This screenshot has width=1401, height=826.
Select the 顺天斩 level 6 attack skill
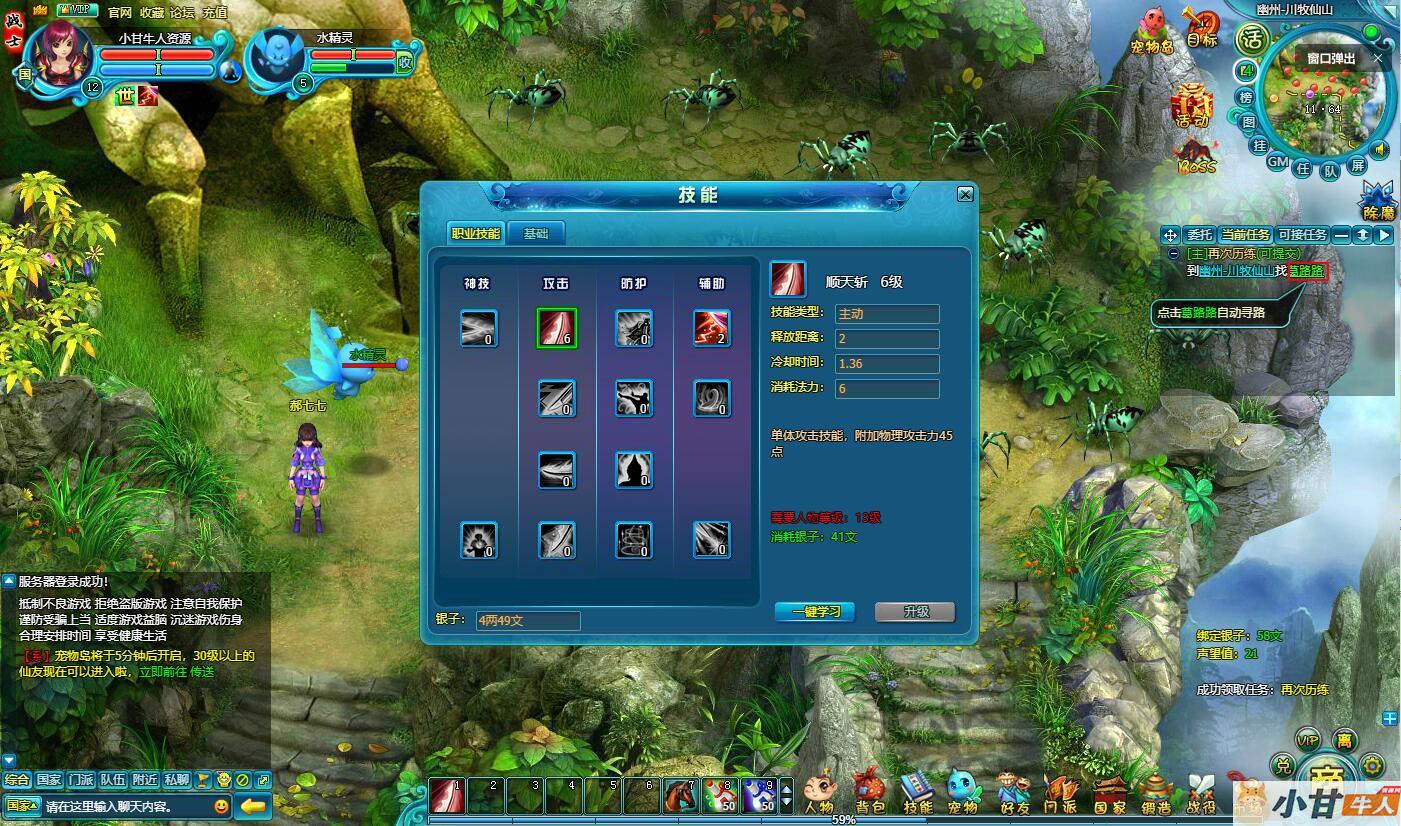(x=557, y=328)
